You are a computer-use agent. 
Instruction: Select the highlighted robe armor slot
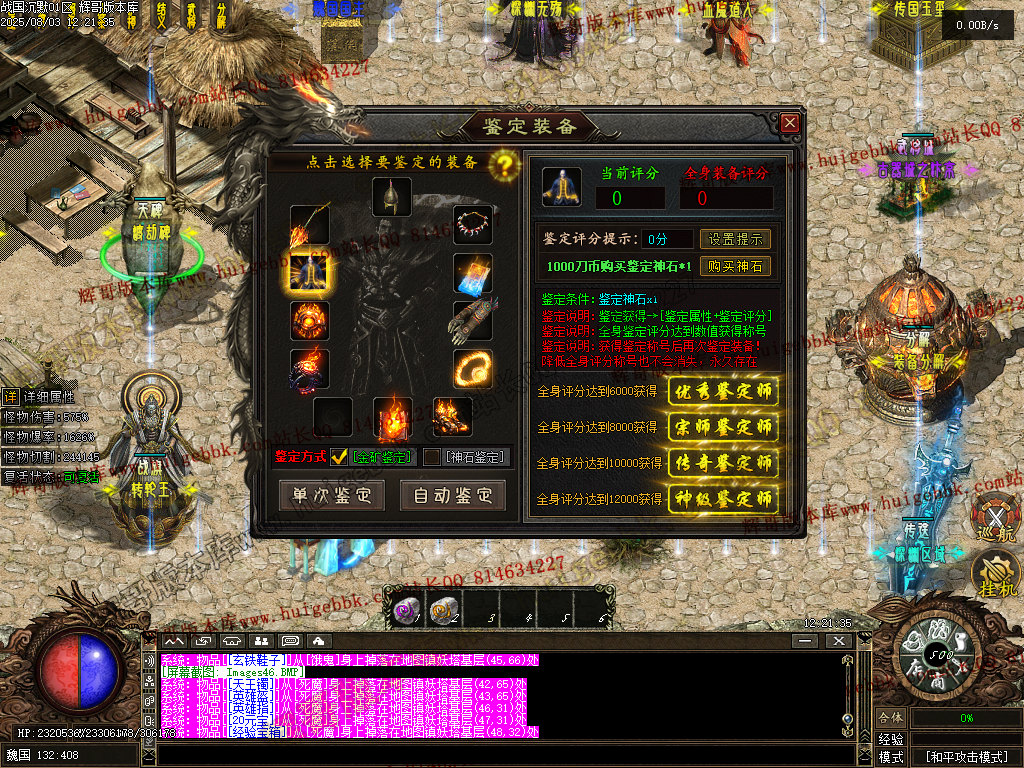click(x=309, y=272)
